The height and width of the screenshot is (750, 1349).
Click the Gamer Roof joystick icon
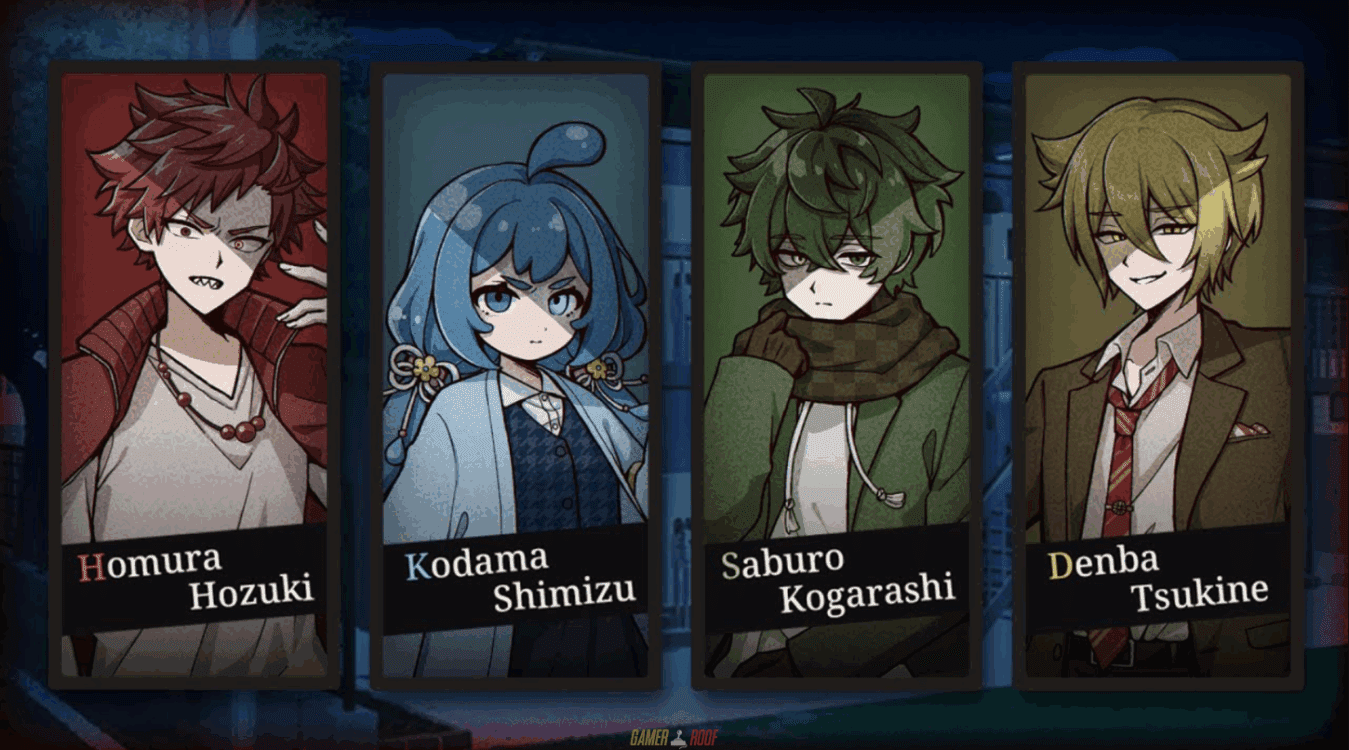click(x=678, y=738)
